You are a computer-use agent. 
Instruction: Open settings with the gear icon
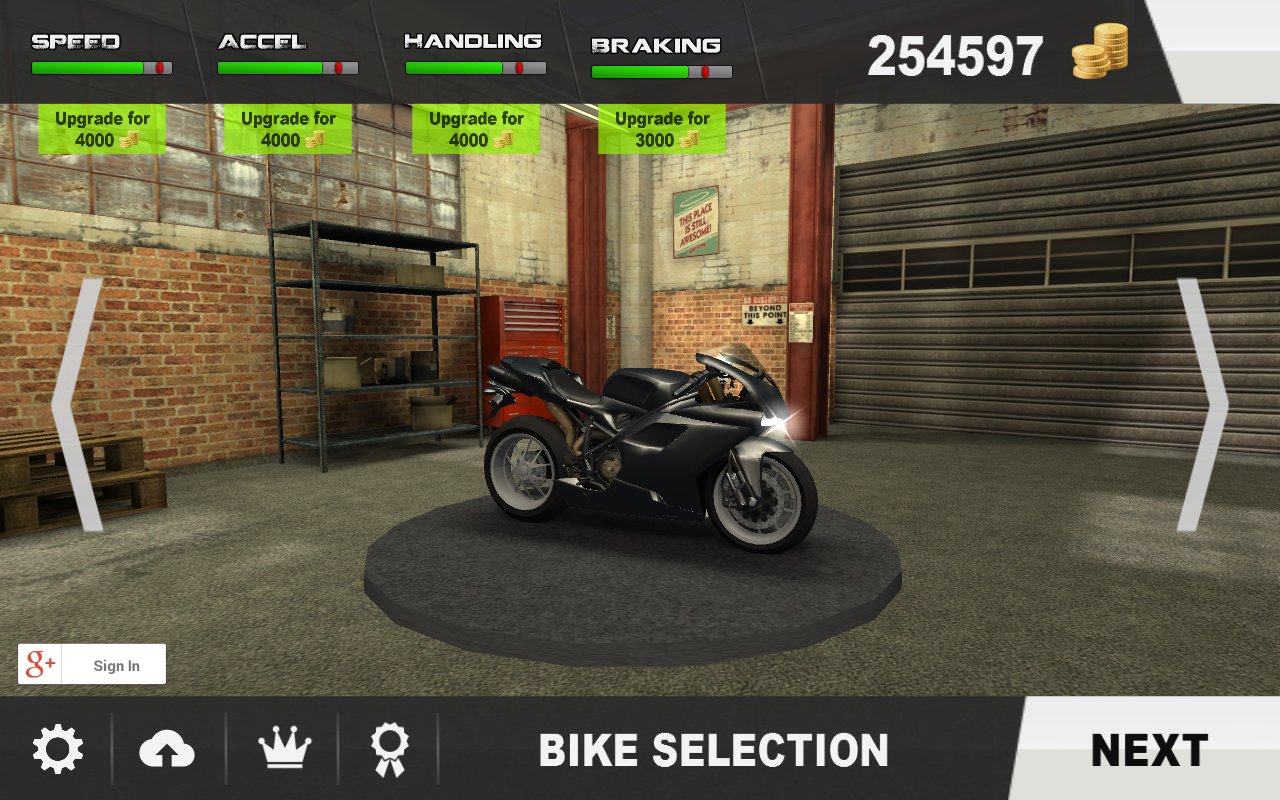tap(57, 750)
